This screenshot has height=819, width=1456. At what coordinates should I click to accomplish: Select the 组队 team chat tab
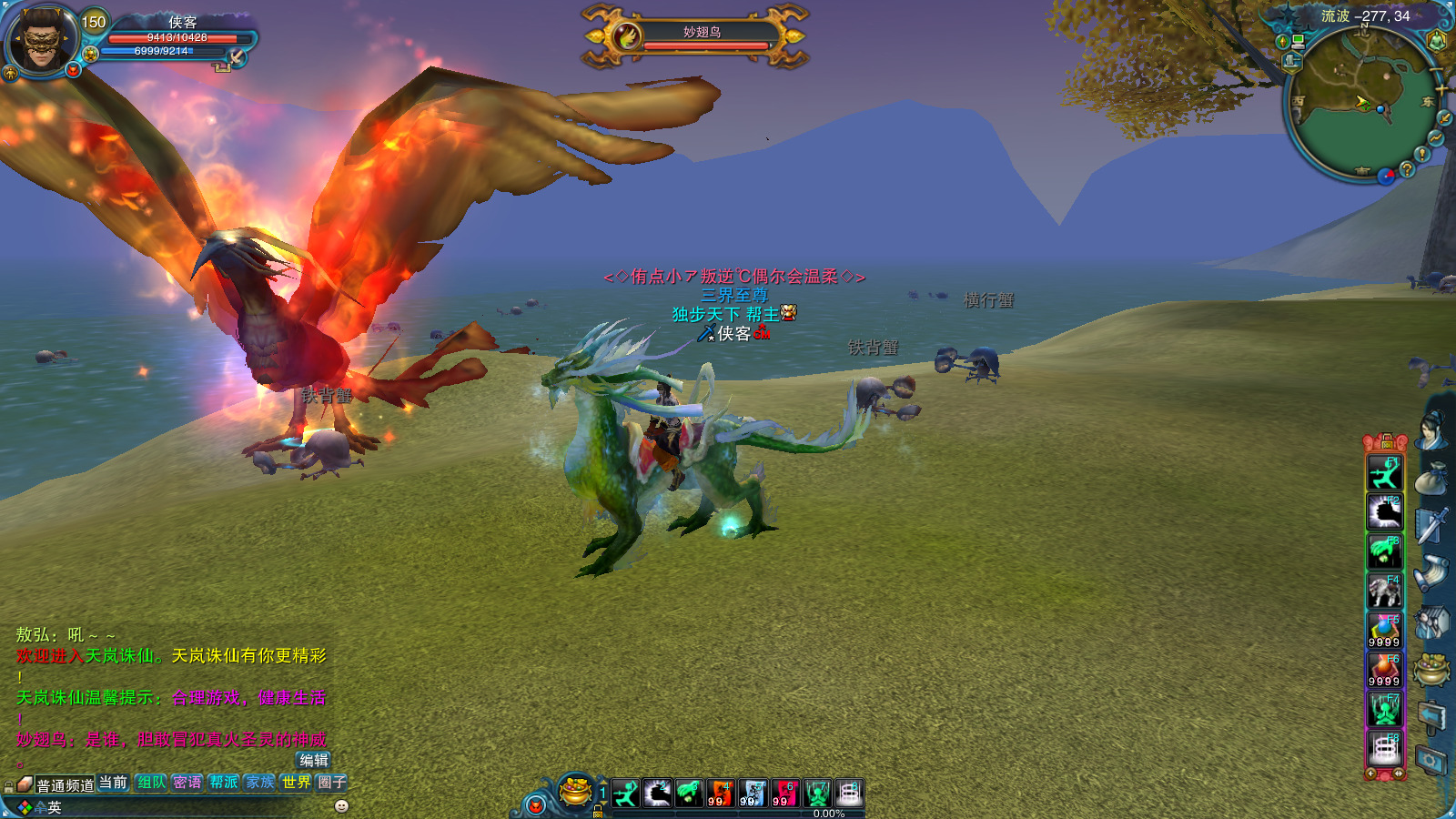point(151,782)
